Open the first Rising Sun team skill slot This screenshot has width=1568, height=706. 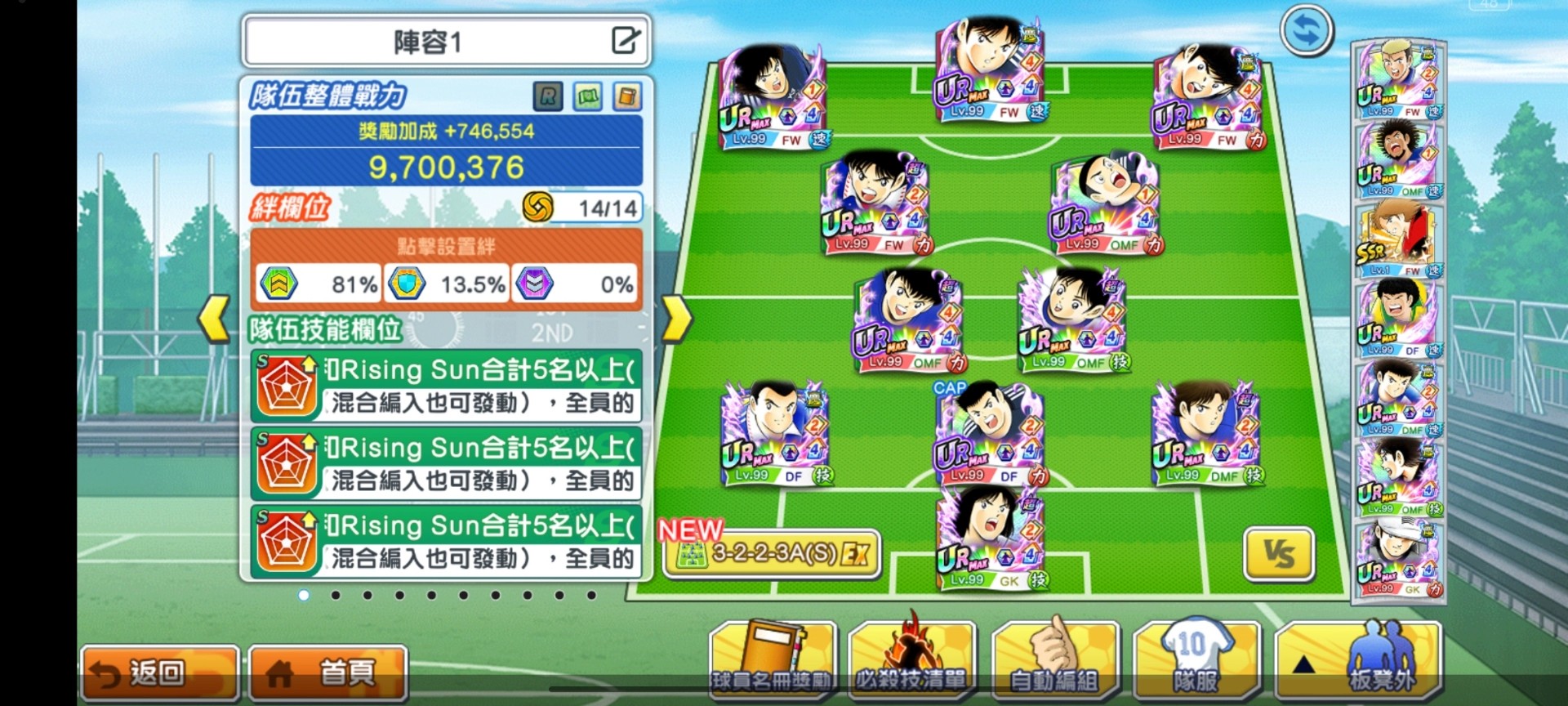(x=446, y=387)
